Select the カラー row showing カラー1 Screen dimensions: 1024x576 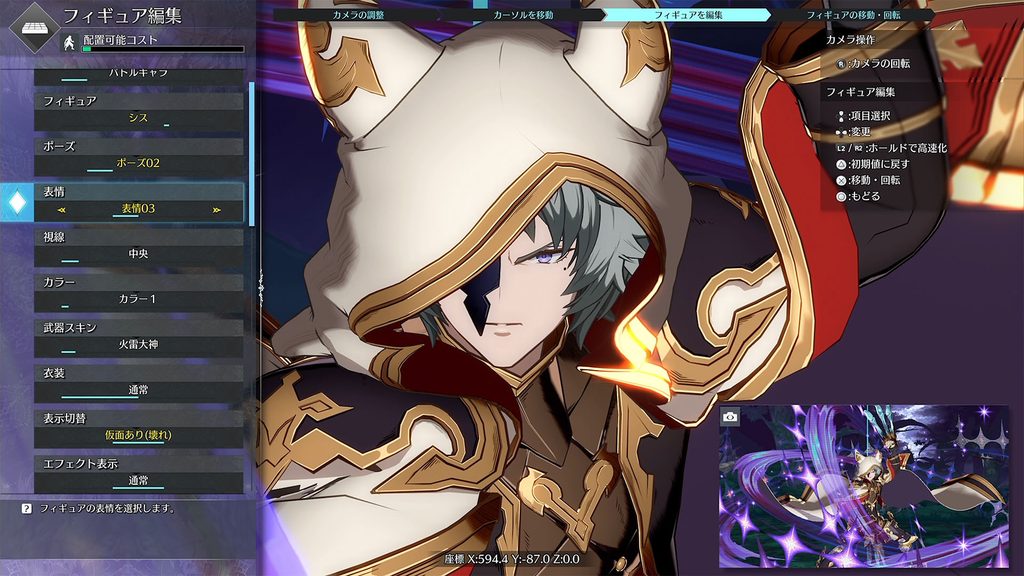(x=139, y=291)
